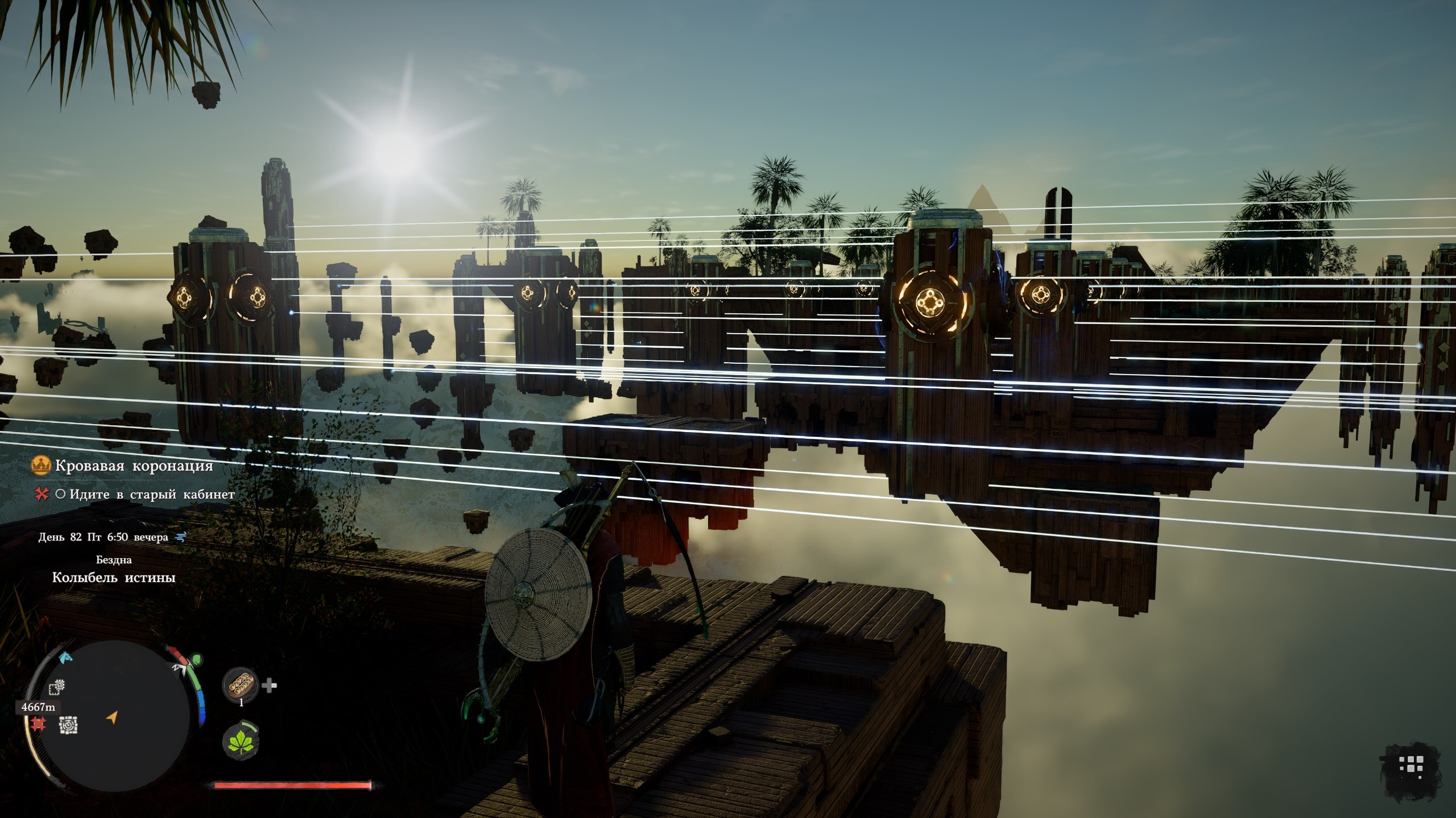
Task: Click the overlapping puzzle pieces map marker
Action: click(x=57, y=688)
